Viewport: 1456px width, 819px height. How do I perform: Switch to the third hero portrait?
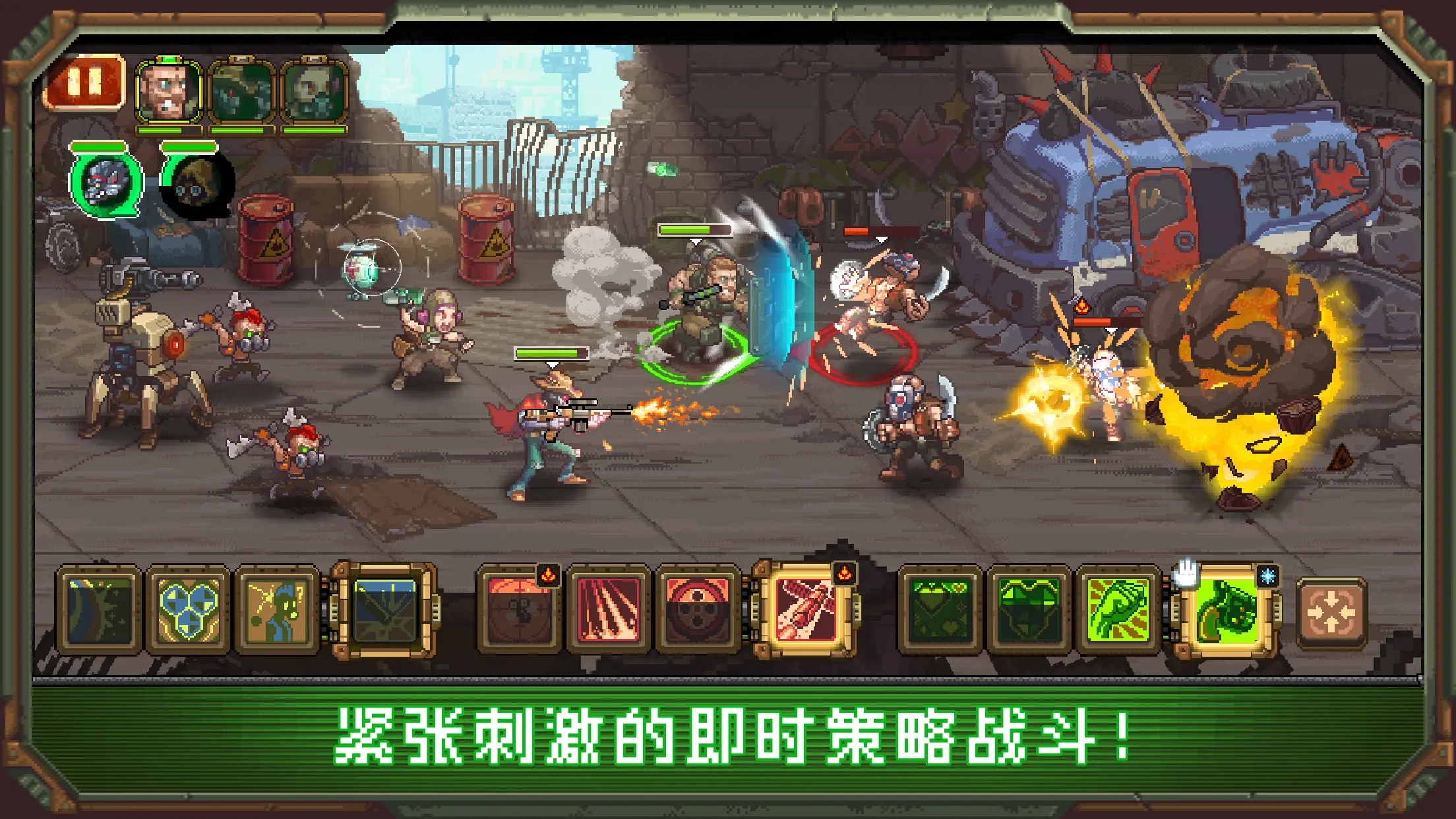(x=315, y=91)
